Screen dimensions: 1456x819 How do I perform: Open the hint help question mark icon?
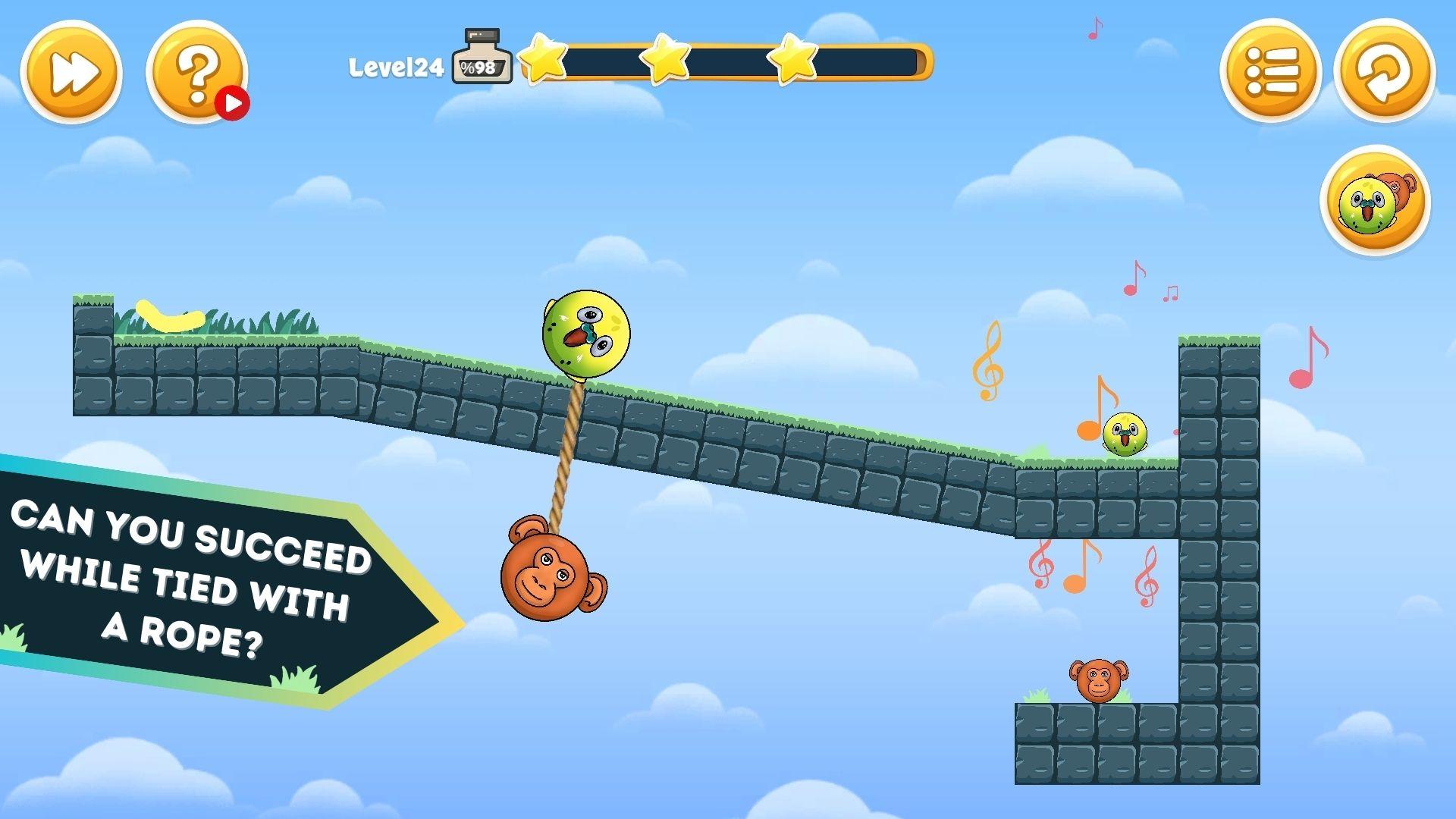pos(196,72)
